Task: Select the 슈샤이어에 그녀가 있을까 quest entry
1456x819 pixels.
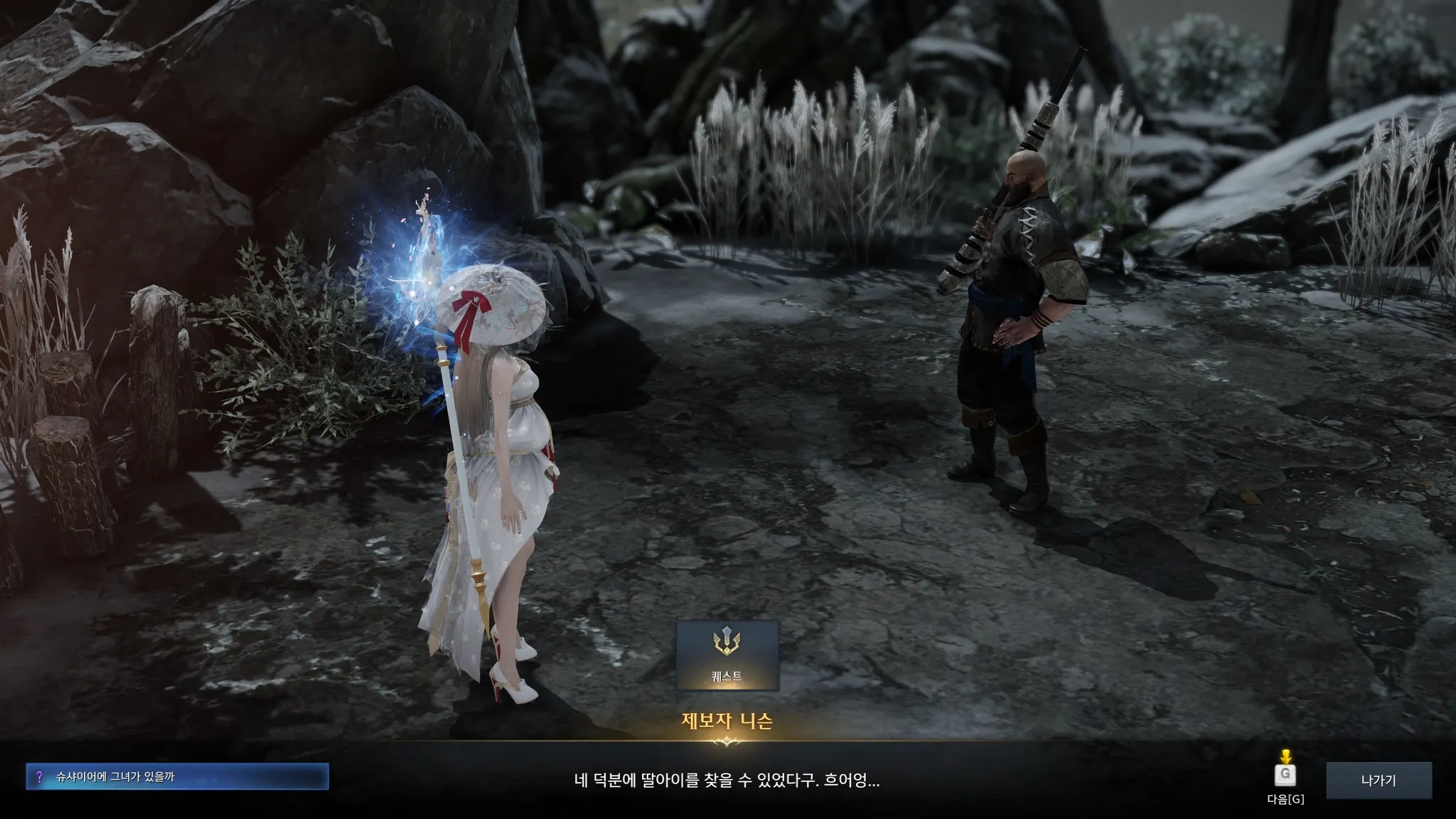Action: coord(177,777)
